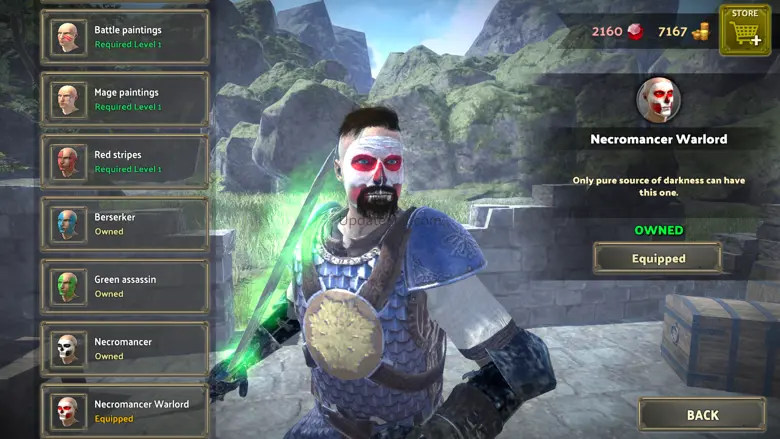Choose the Mage paintings entry

(125, 99)
